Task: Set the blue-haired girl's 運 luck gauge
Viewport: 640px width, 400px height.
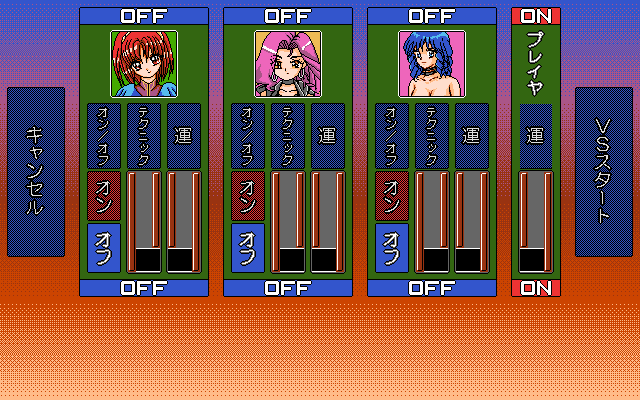Action: [x=471, y=221]
